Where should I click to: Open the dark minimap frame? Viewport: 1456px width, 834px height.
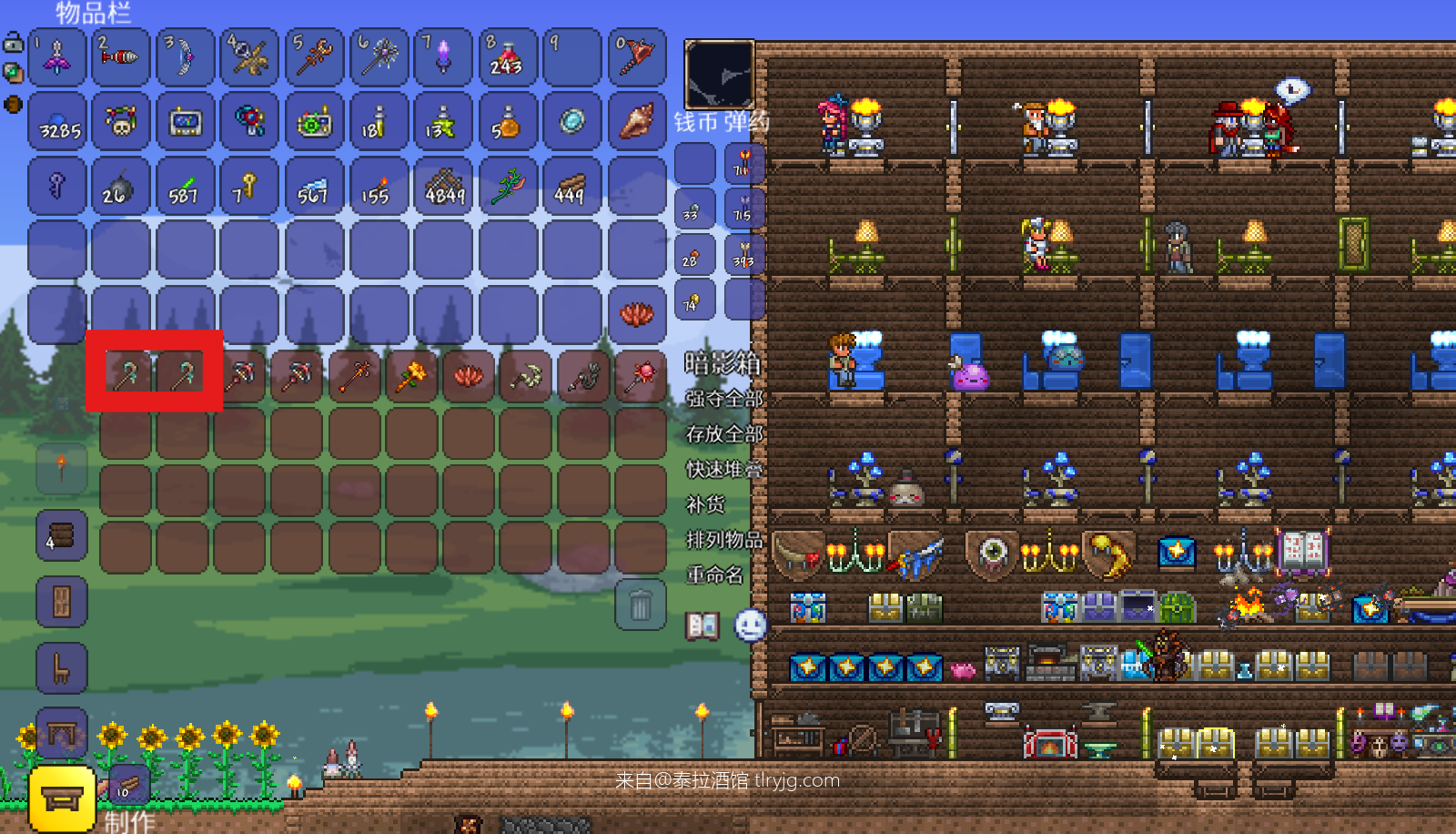tap(719, 75)
